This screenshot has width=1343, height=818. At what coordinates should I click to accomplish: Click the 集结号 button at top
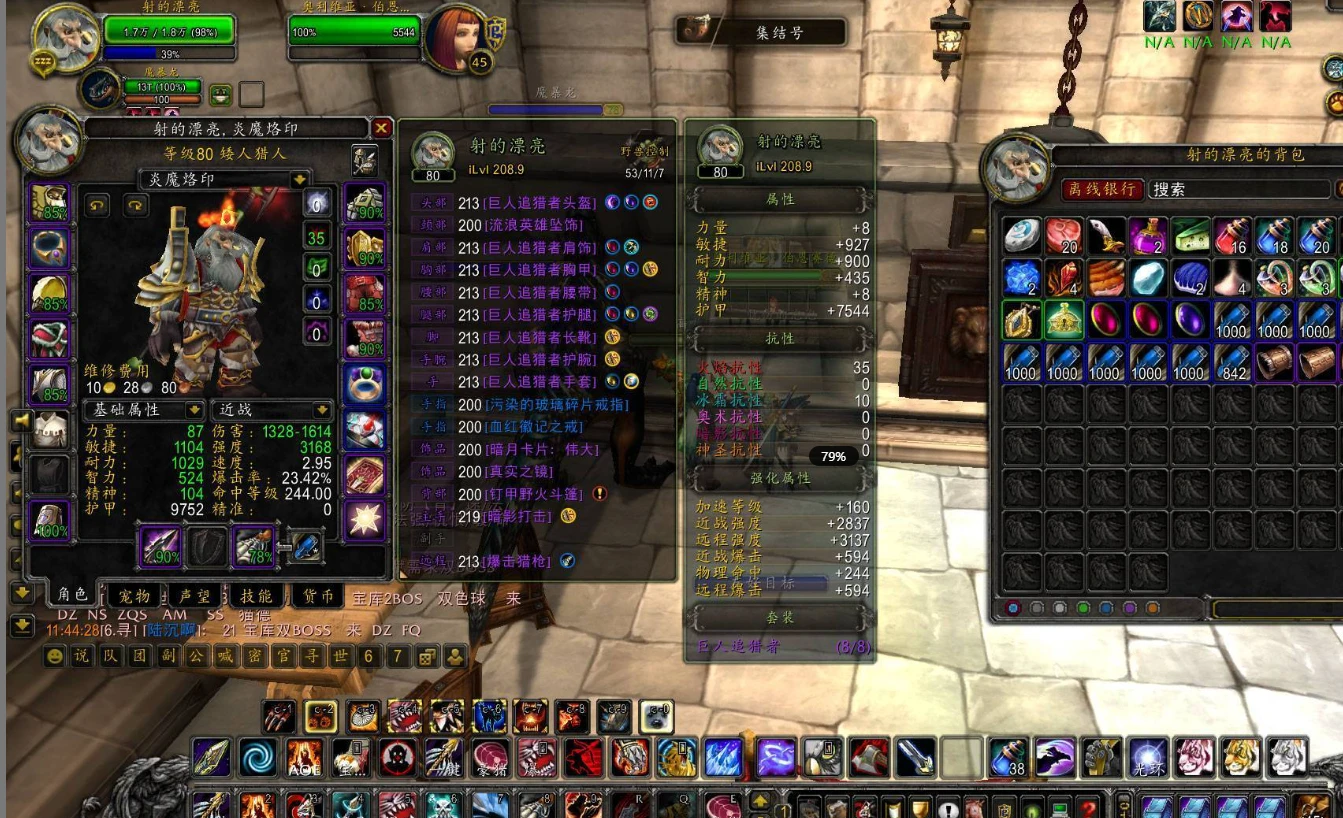762,32
